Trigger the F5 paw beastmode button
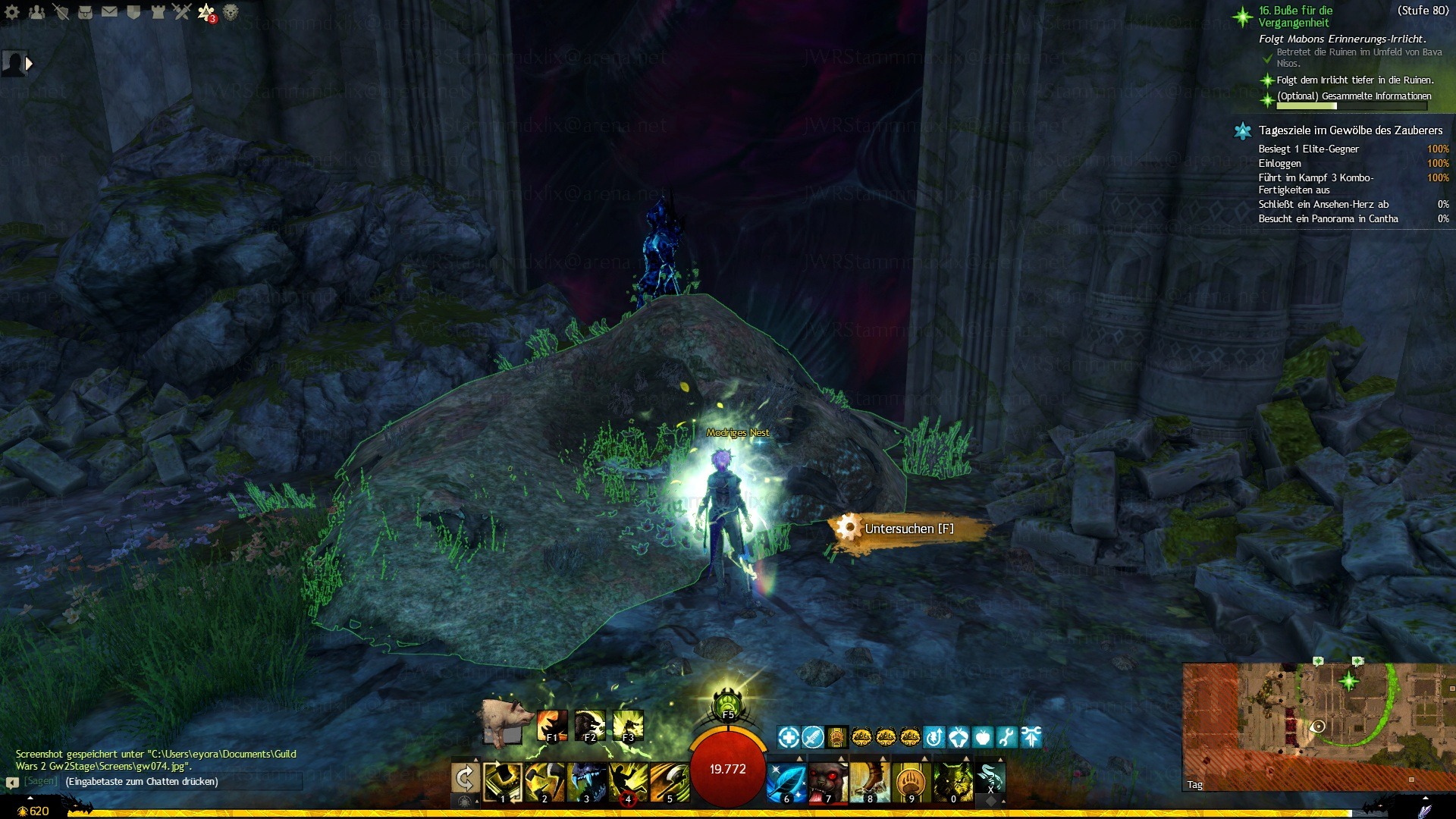The image size is (1456, 819). 728,704
